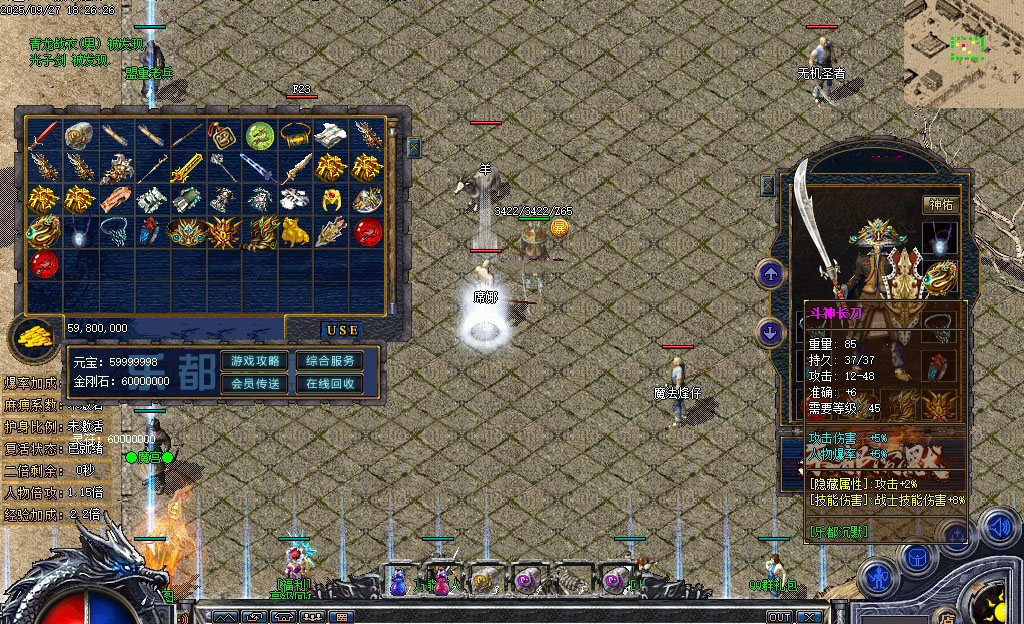Open the 综合服务 services menu
Viewport: 1024px width, 624px height.
(x=329, y=360)
